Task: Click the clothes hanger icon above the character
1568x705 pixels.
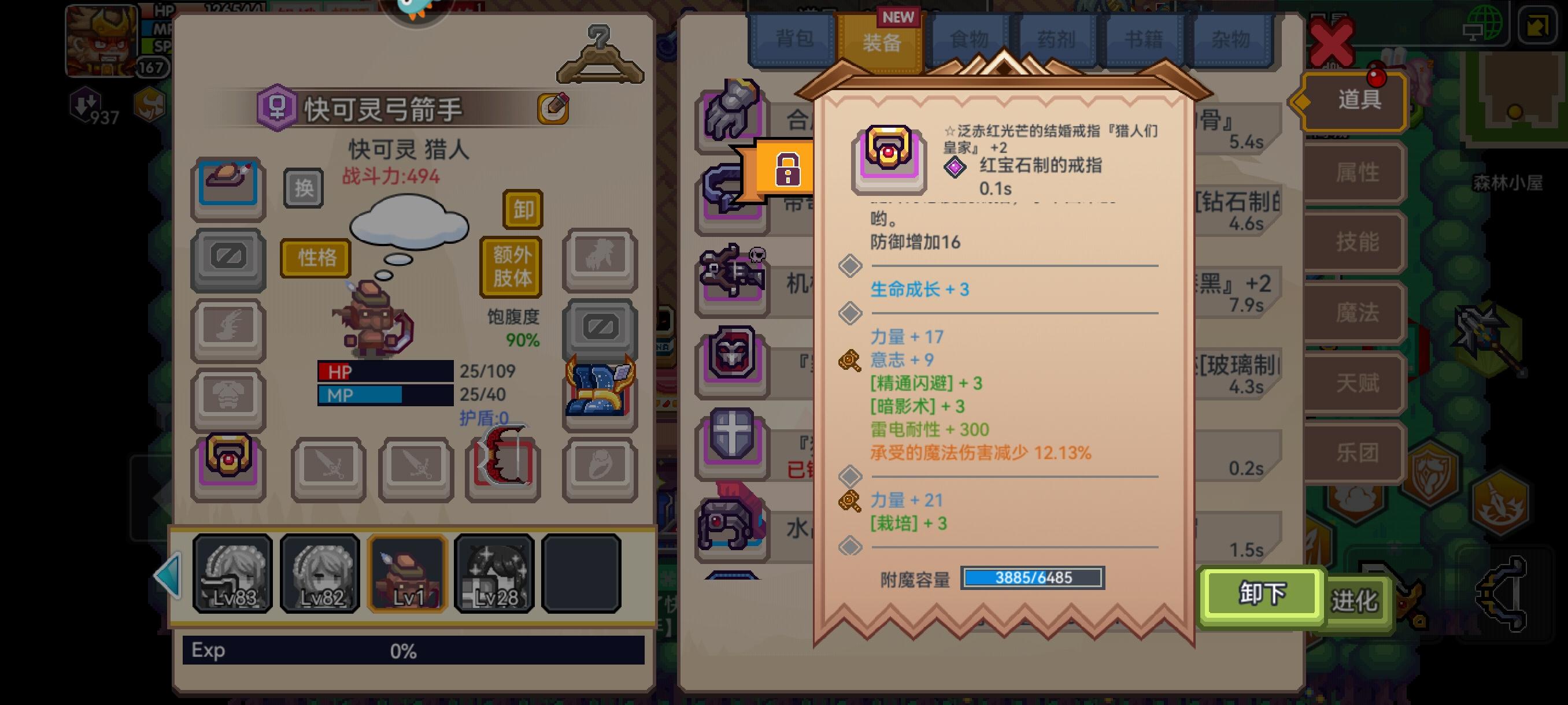Action: (600, 53)
